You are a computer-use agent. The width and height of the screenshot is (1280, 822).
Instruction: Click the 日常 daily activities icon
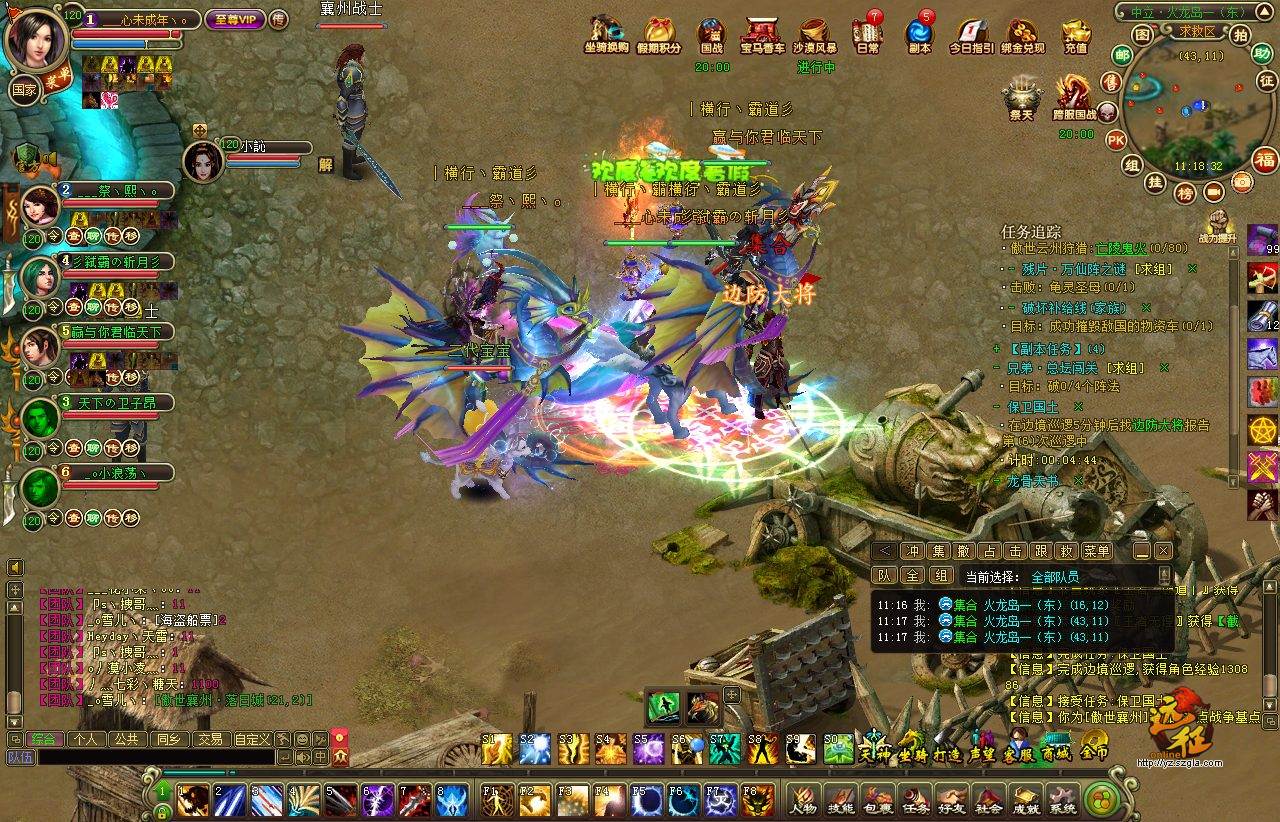point(867,34)
